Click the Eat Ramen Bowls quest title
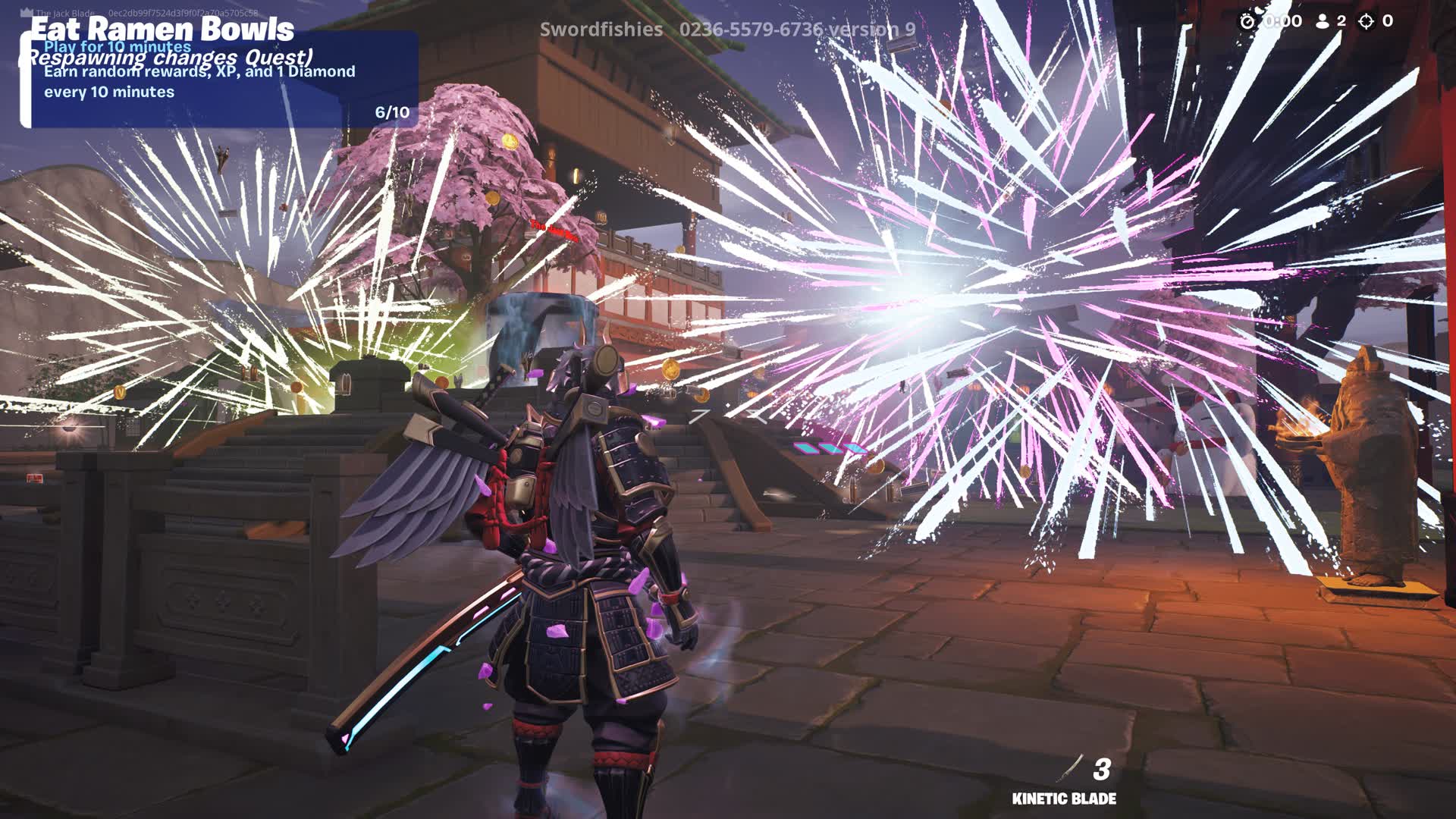This screenshot has height=819, width=1456. point(162,29)
